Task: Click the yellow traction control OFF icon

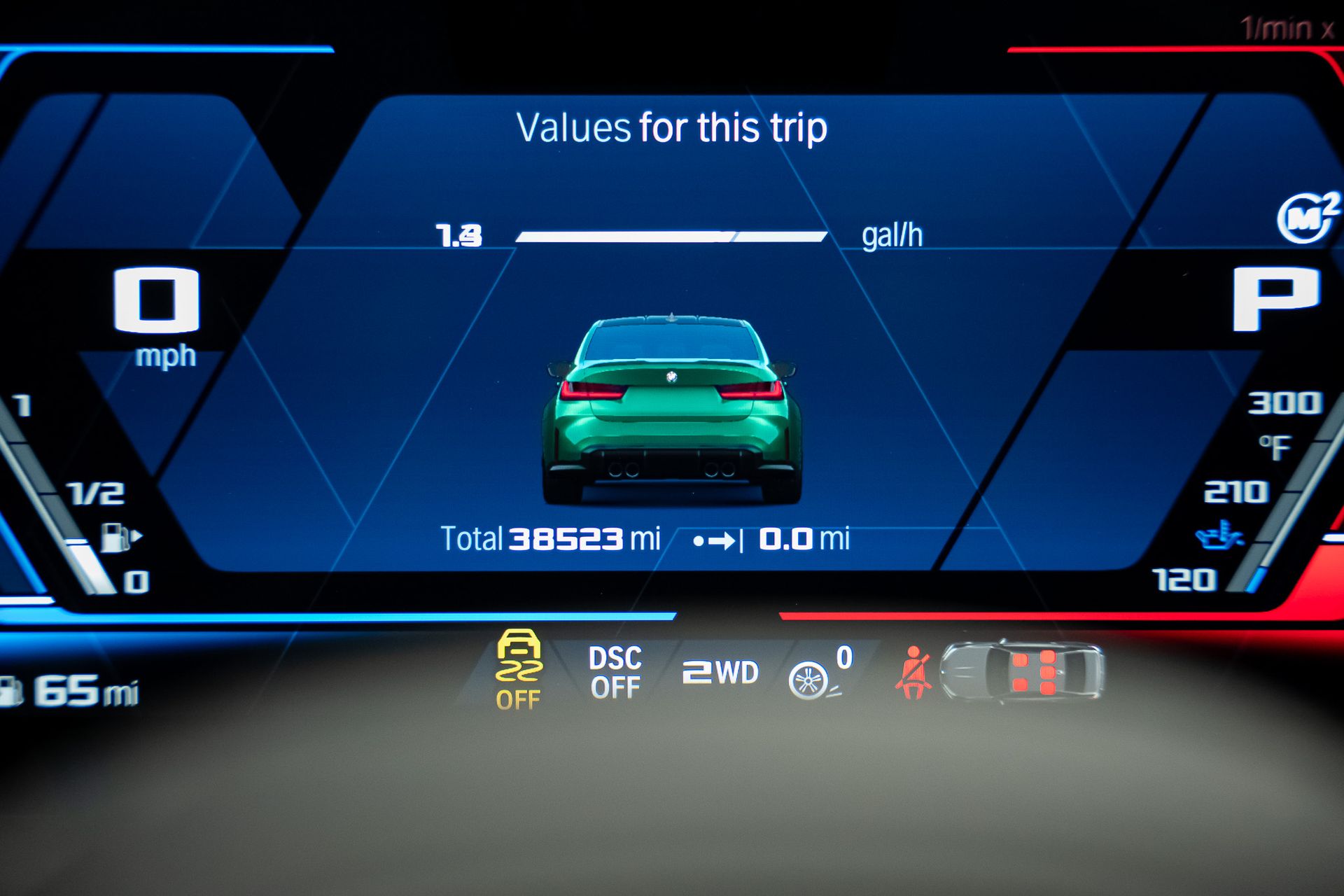Action: point(518,668)
